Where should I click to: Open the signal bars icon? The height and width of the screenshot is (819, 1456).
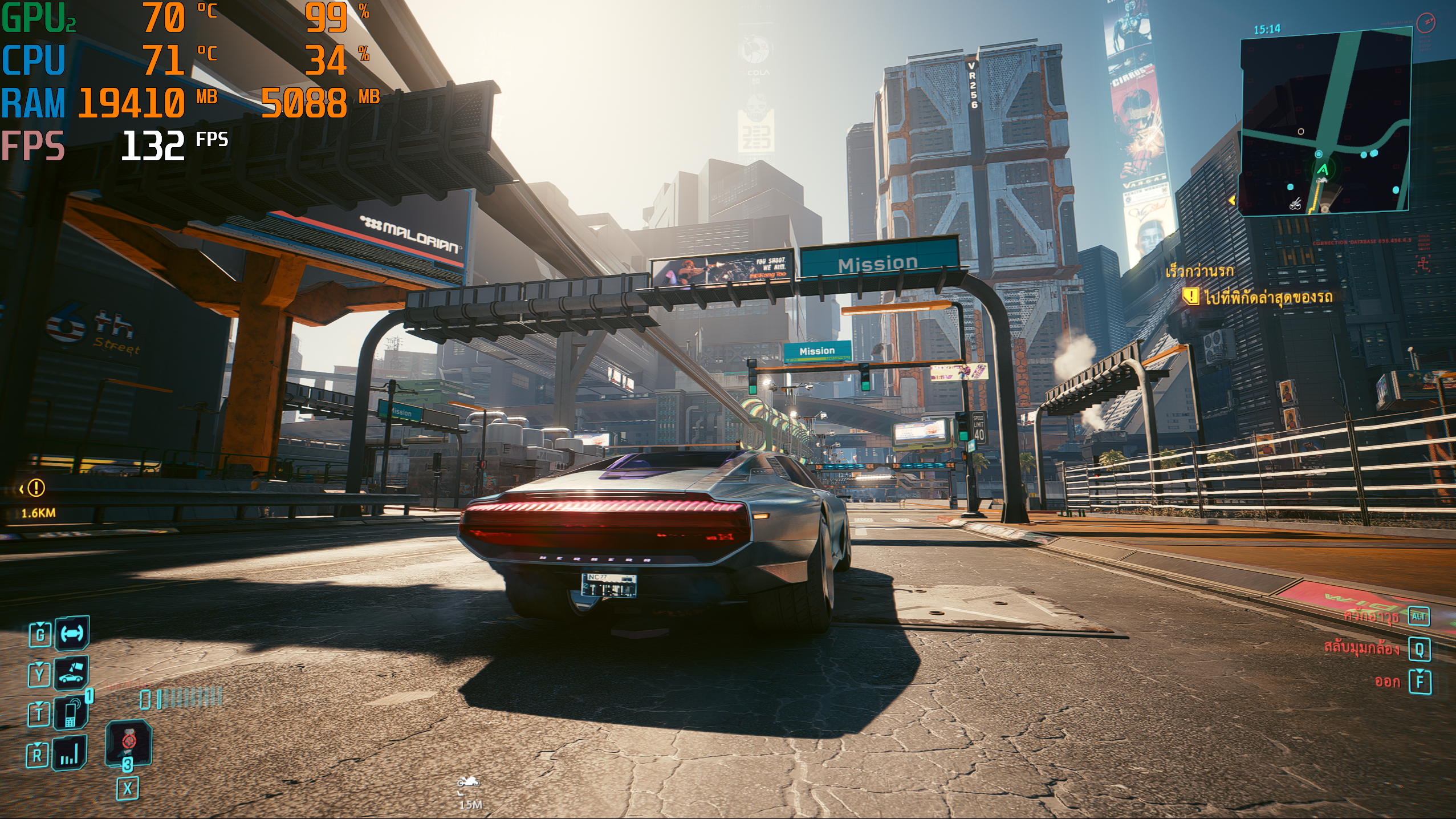(x=70, y=755)
